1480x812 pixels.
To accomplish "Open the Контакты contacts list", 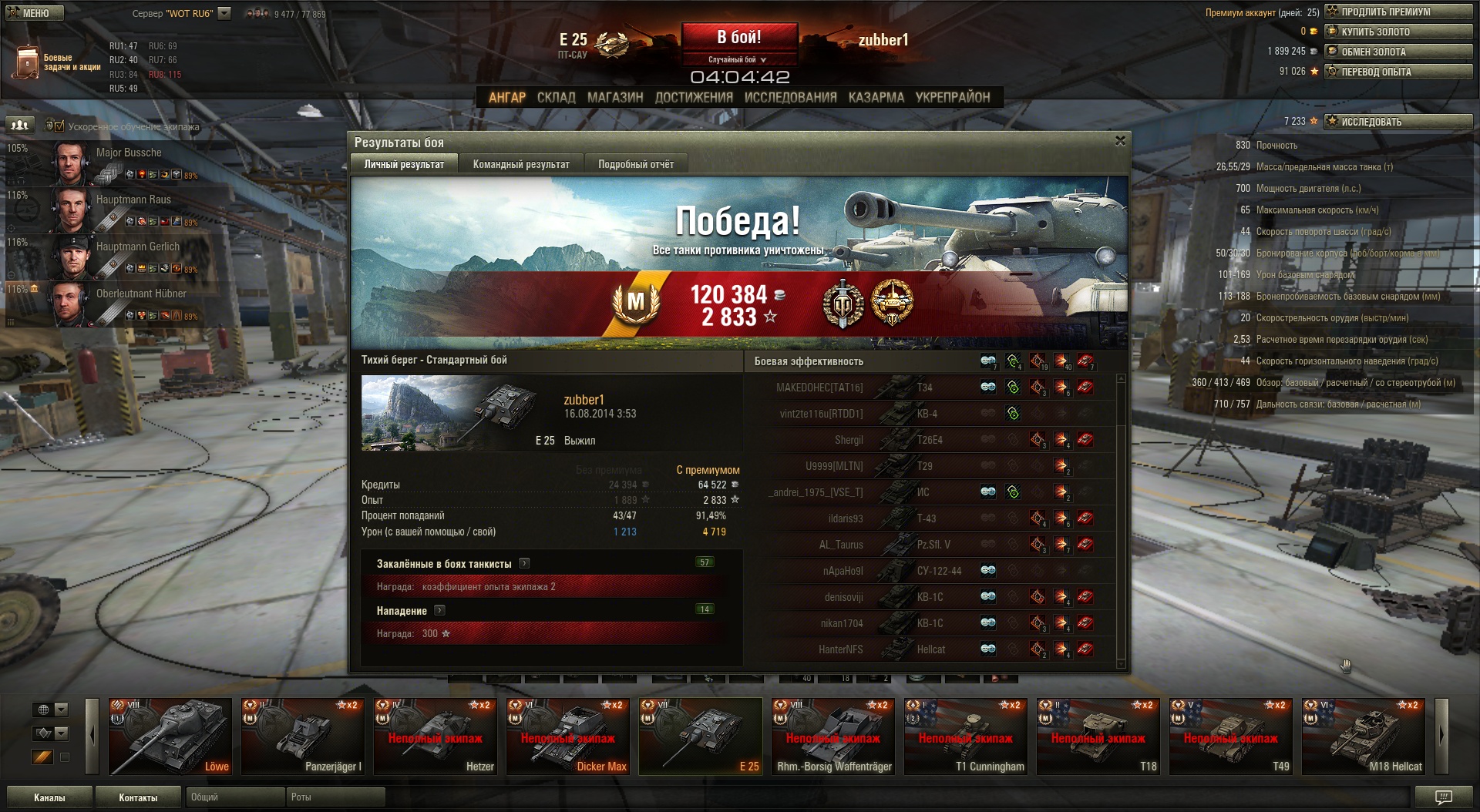I will 138,797.
